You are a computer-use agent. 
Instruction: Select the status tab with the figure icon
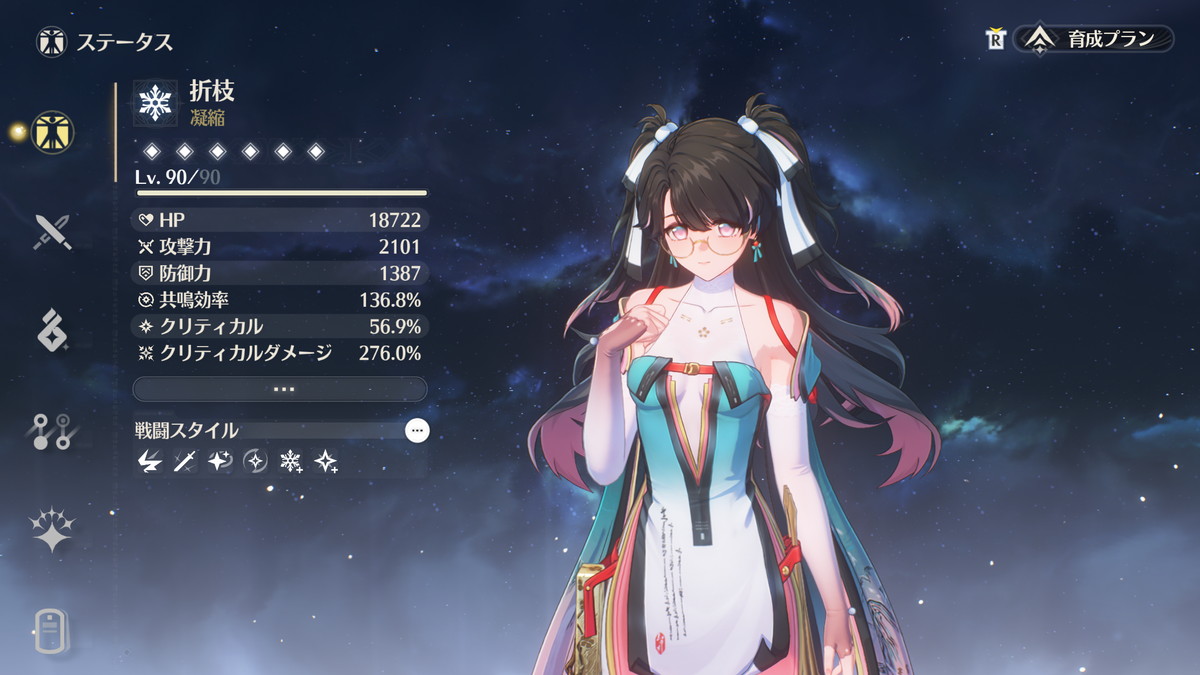point(51,132)
